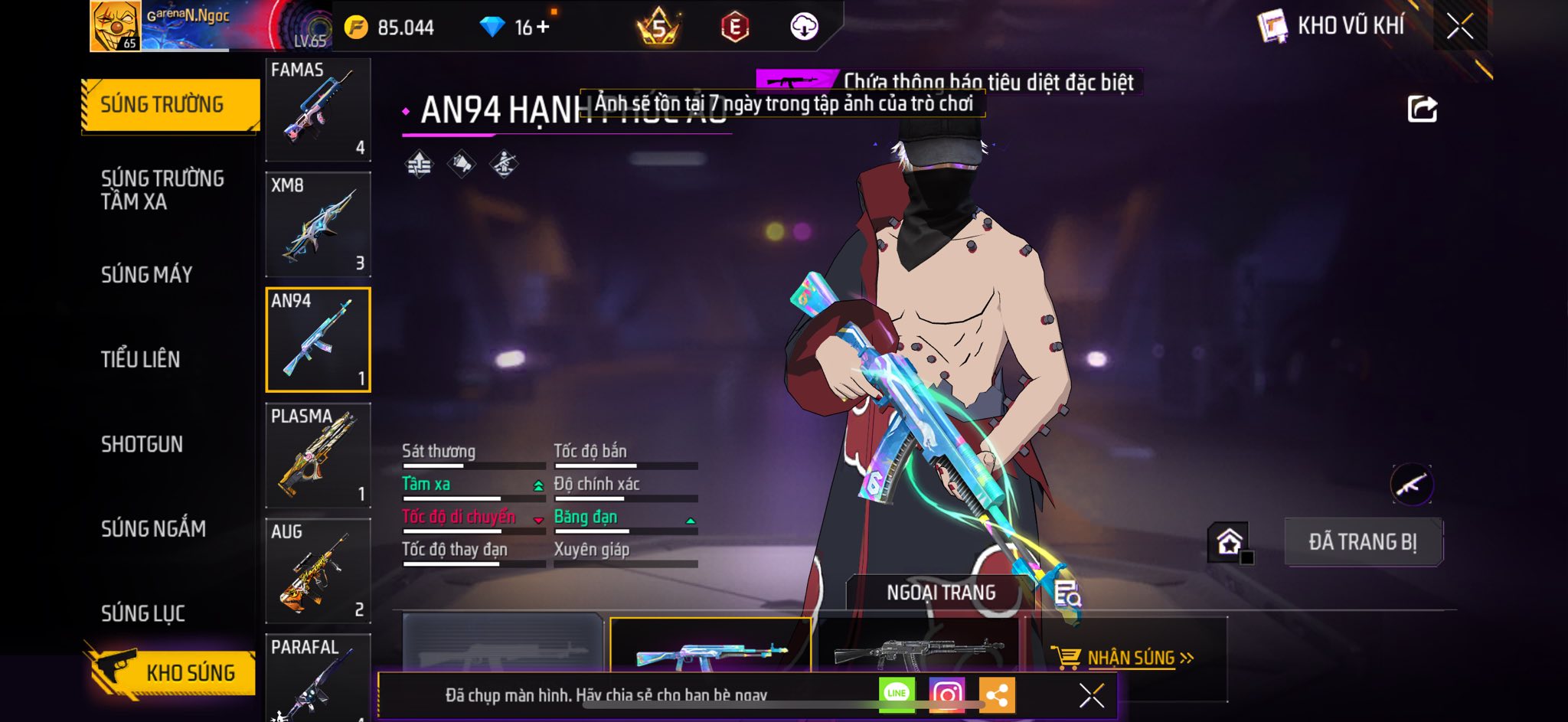Close the weapon armory screen

(x=1459, y=27)
